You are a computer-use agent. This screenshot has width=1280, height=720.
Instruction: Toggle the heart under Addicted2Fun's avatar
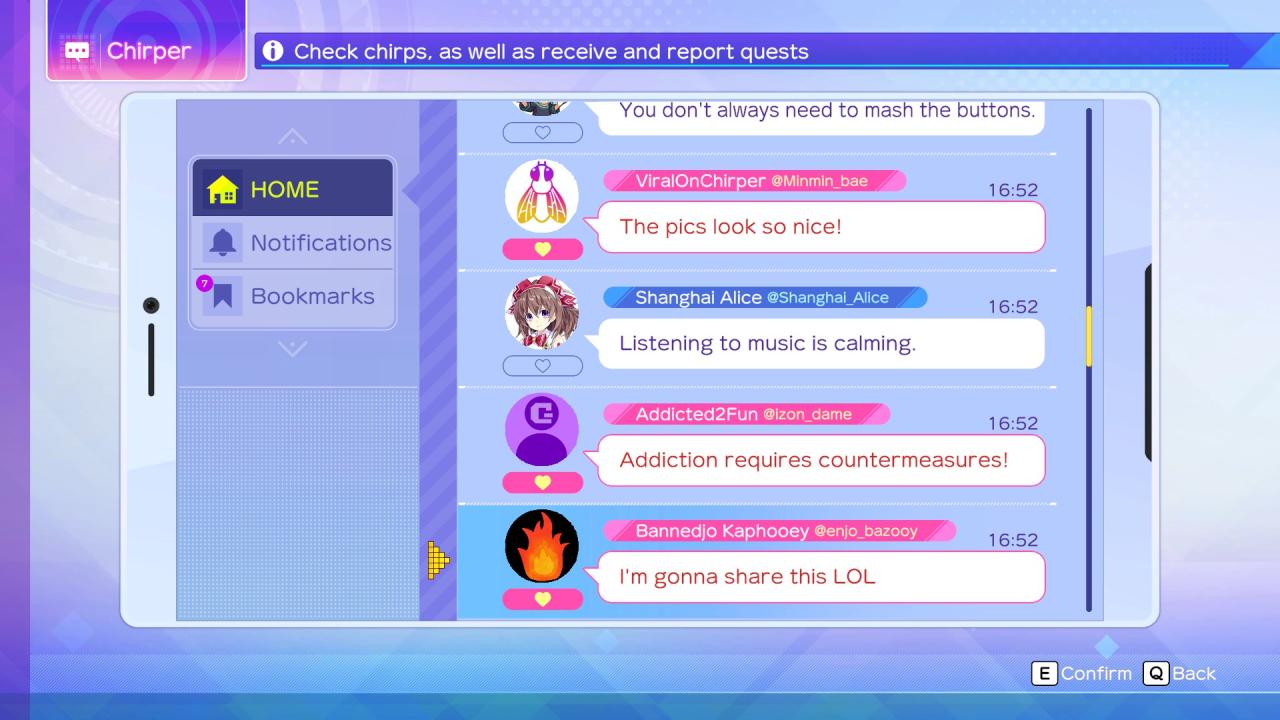[542, 482]
